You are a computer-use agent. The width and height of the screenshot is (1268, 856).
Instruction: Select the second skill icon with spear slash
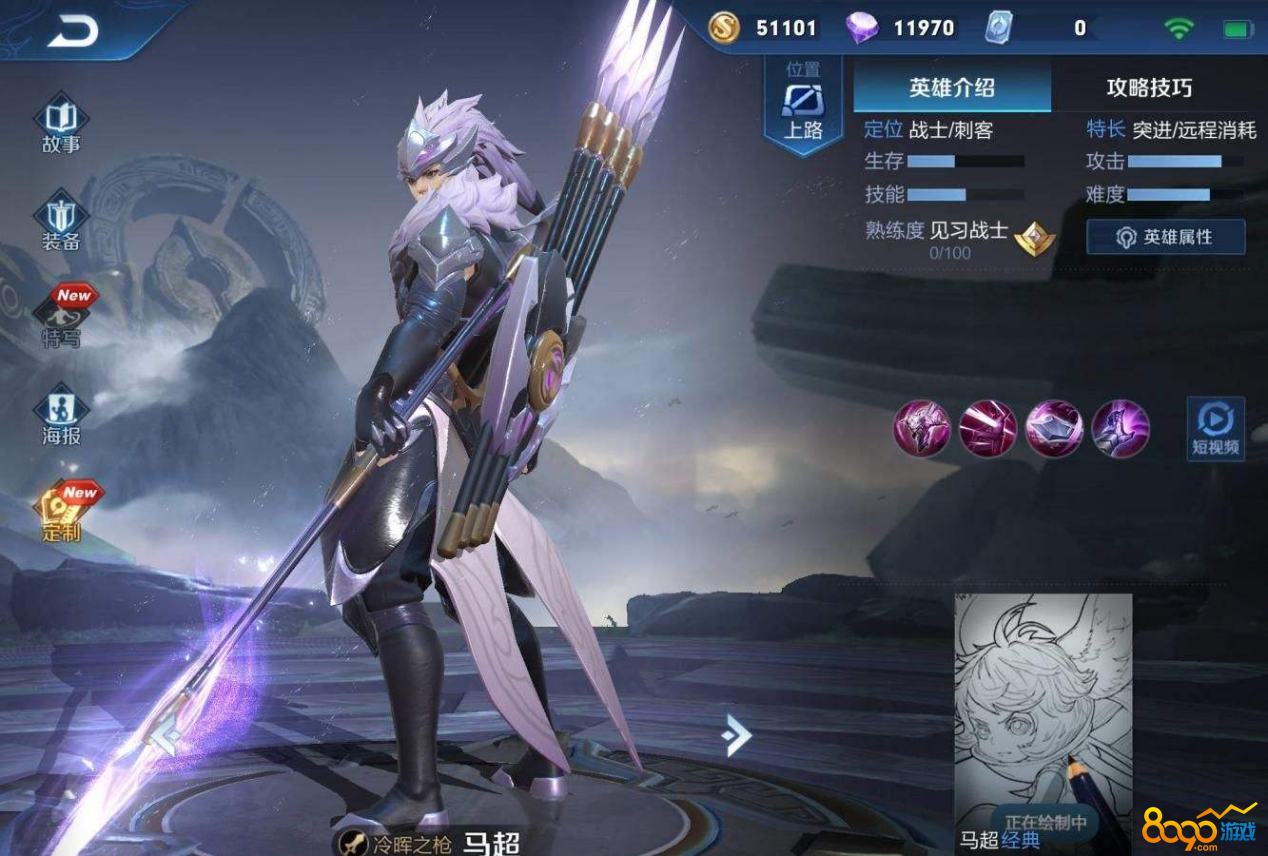pyautogui.click(x=988, y=428)
